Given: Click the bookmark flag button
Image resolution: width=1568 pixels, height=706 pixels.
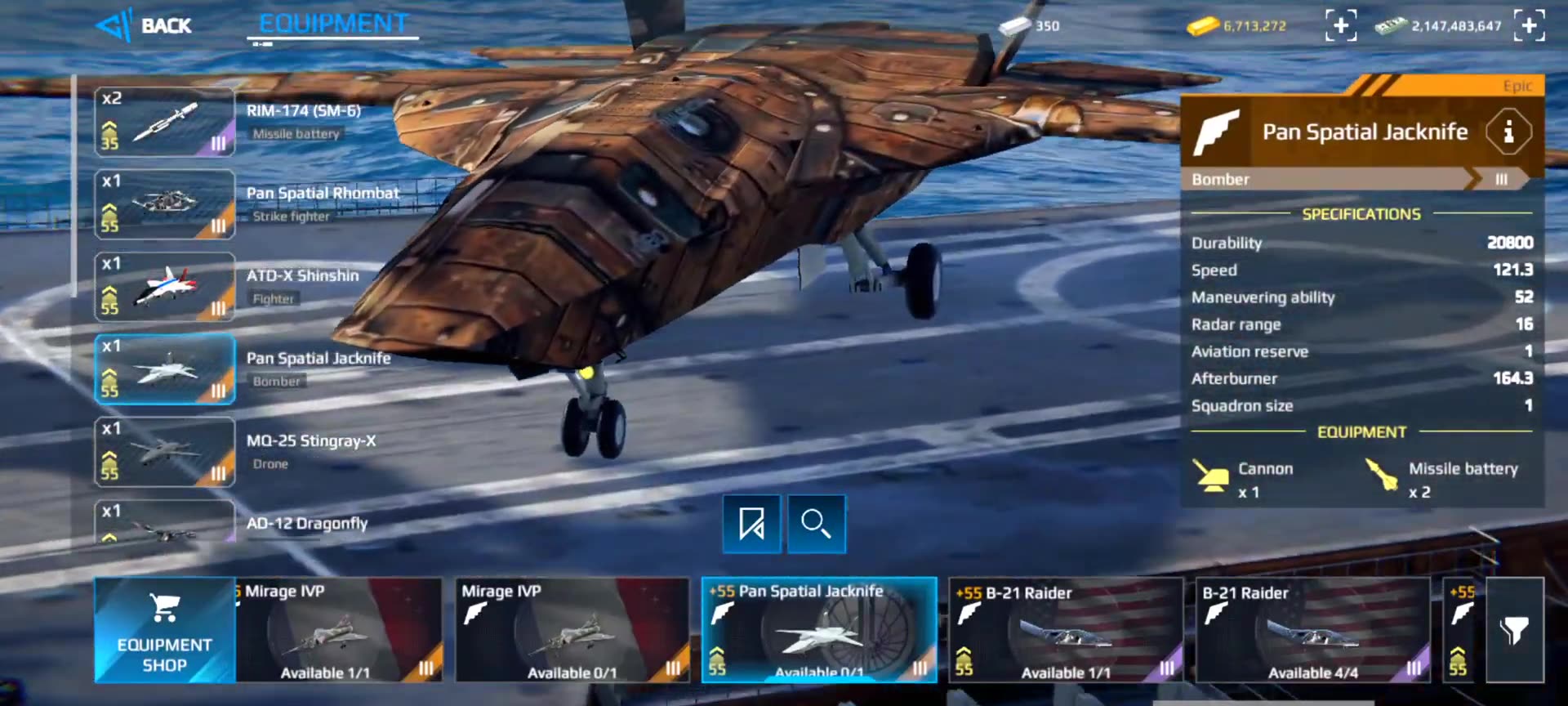Looking at the screenshot, I should (751, 524).
